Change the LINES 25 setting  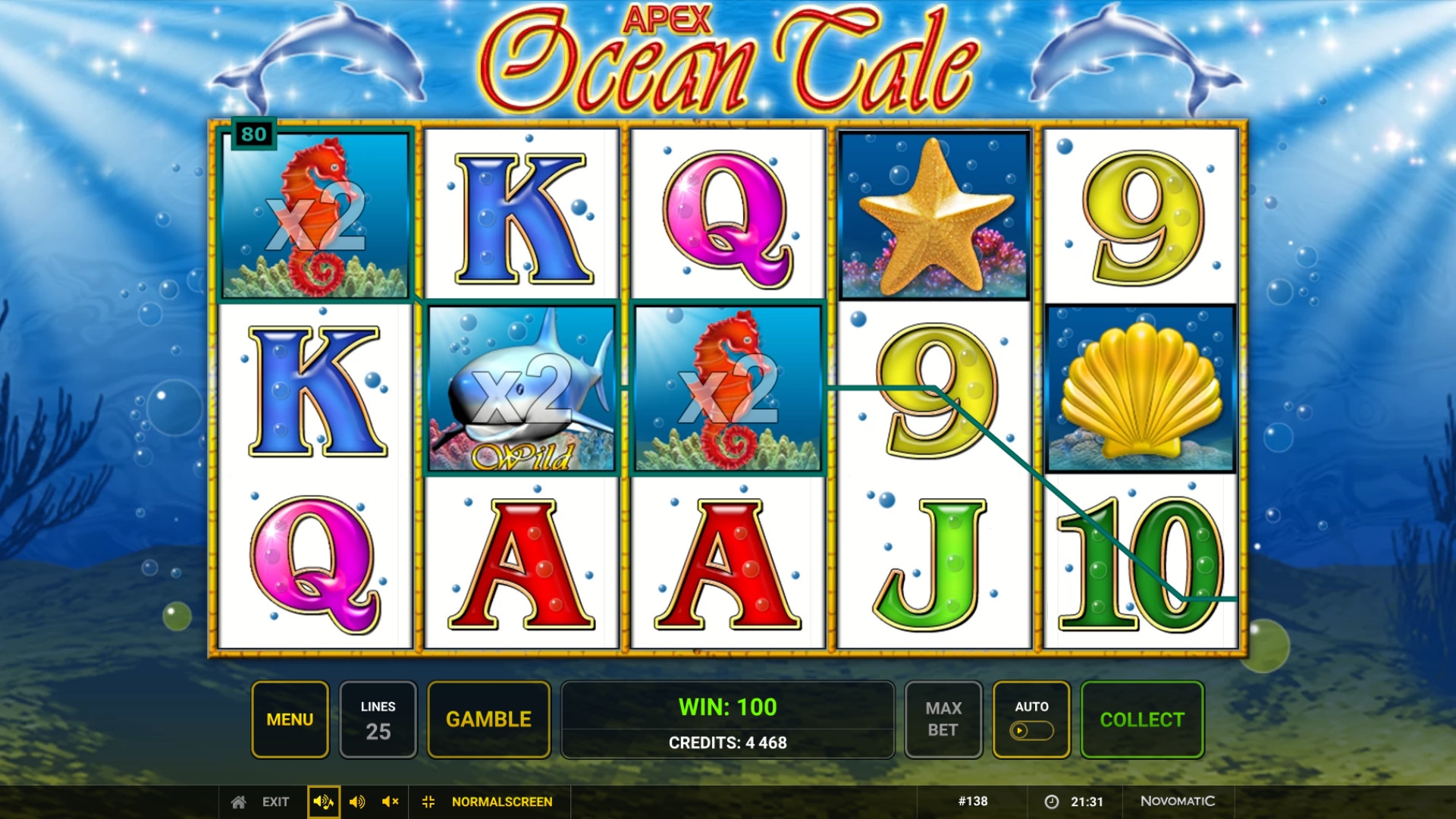click(x=378, y=720)
